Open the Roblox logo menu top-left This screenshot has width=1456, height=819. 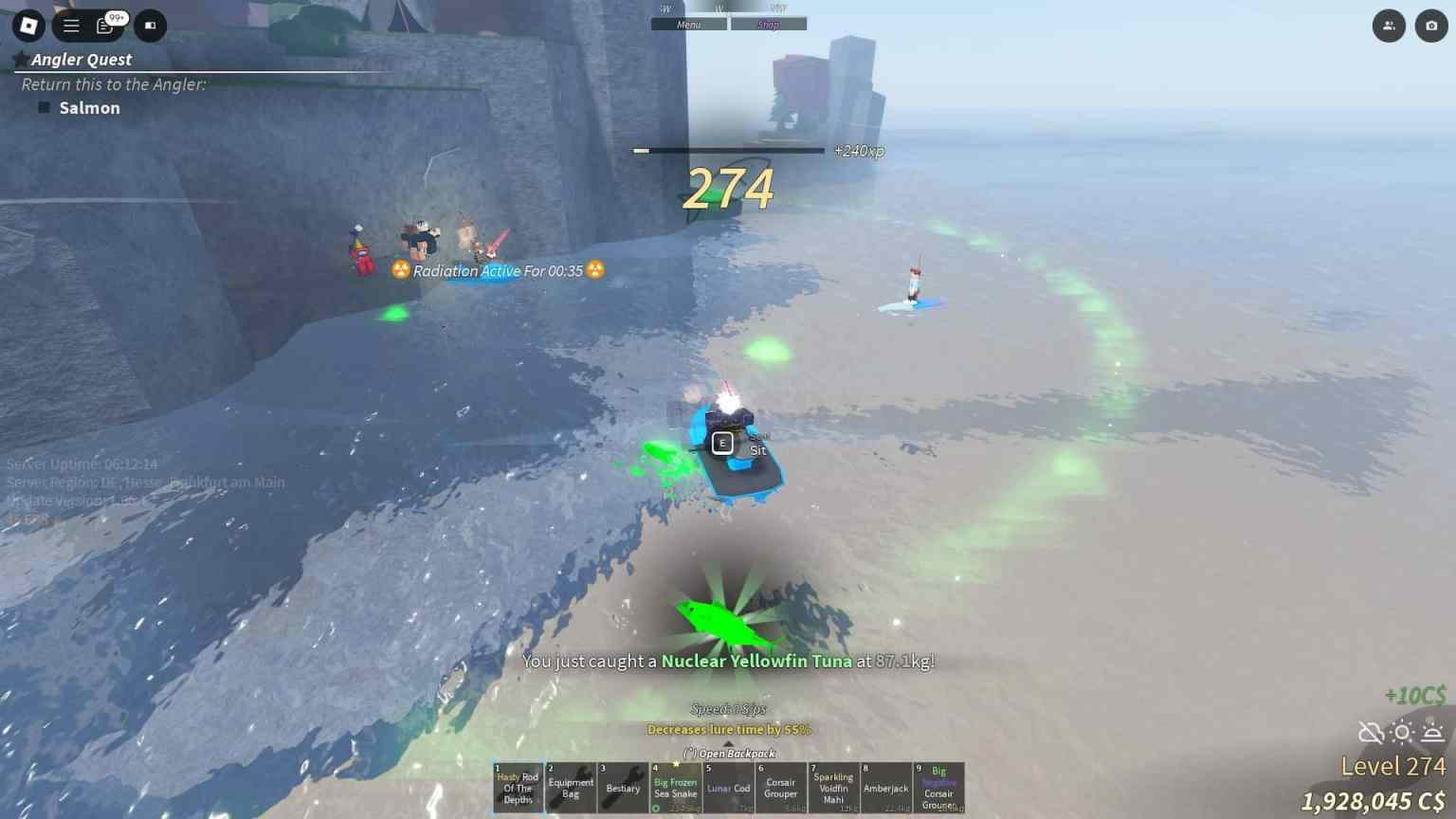coord(27,26)
